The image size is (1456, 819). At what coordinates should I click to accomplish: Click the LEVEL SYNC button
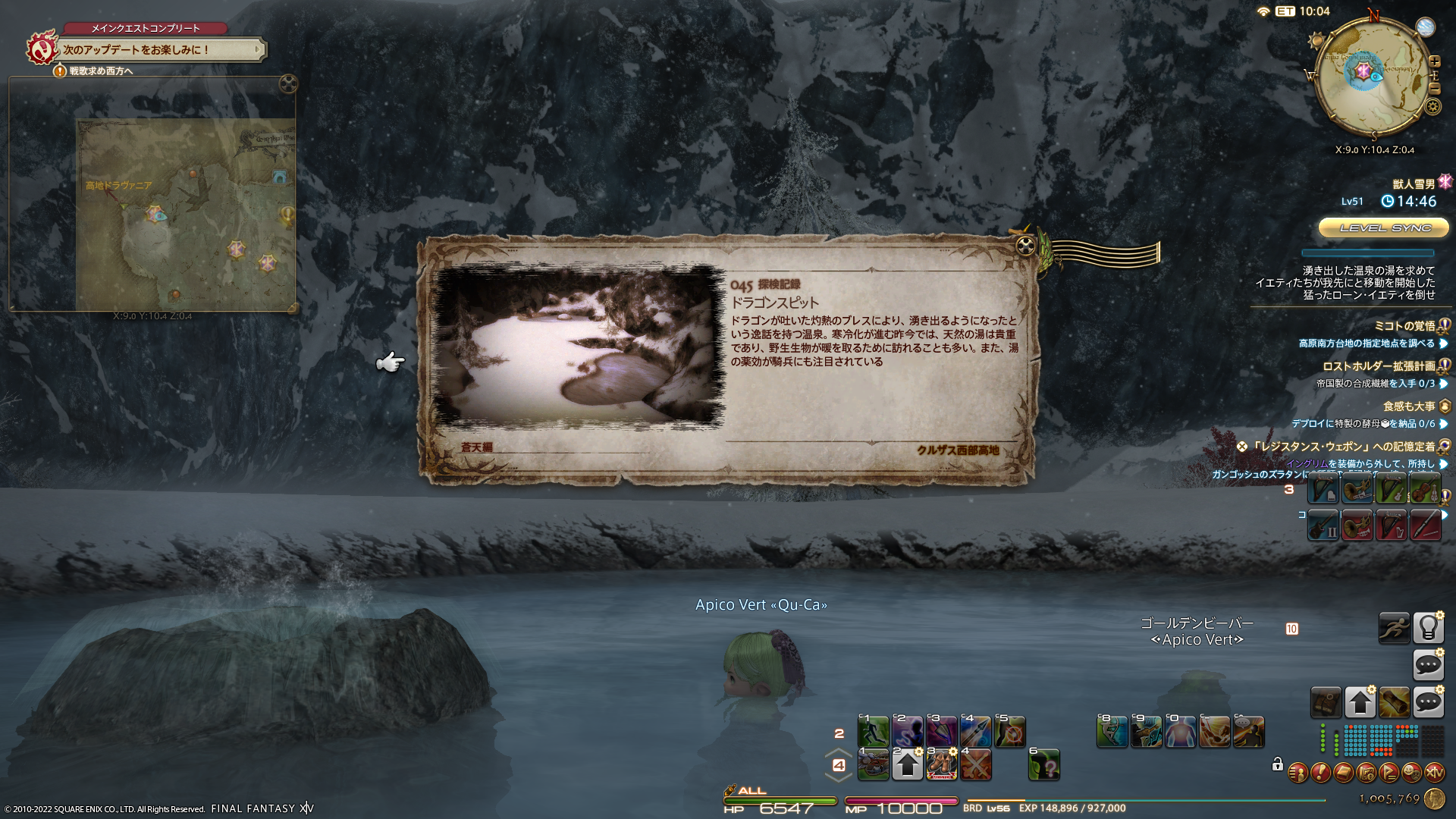pyautogui.click(x=1385, y=227)
